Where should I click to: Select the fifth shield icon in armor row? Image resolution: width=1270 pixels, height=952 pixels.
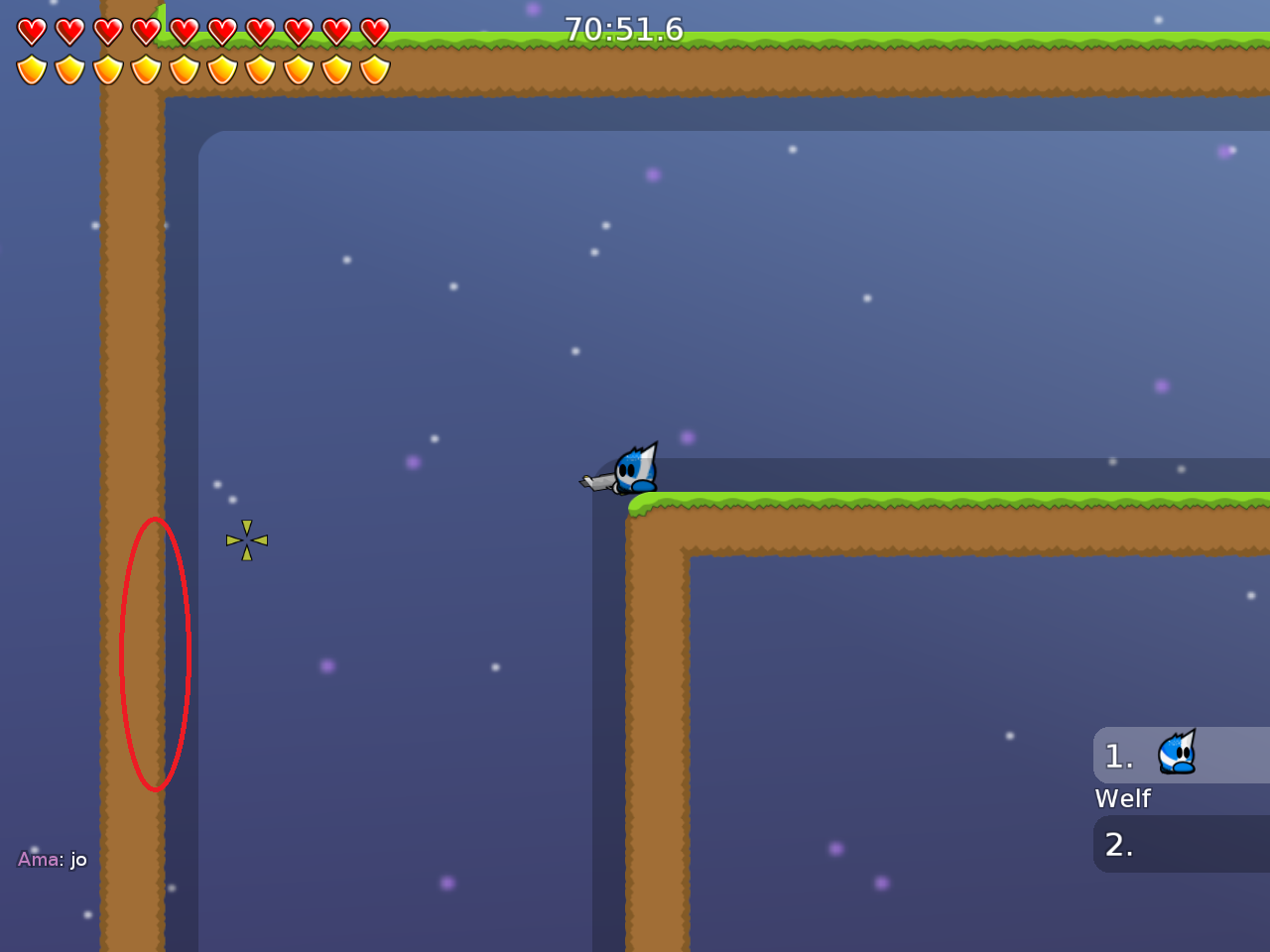click(x=183, y=69)
